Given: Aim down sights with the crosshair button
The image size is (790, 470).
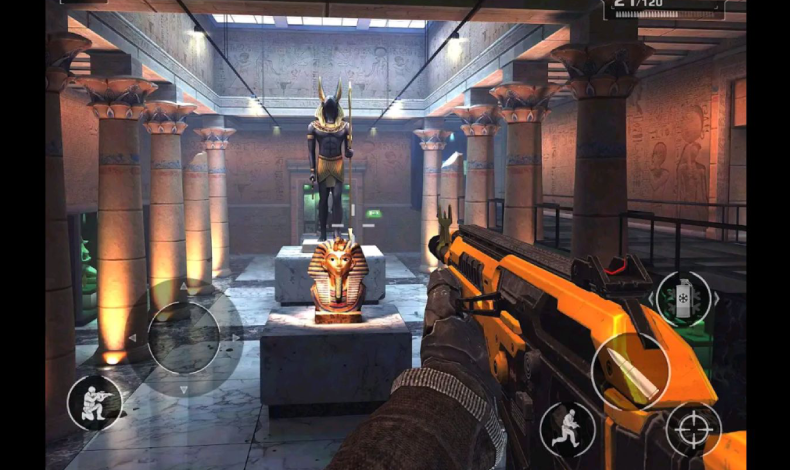Looking at the screenshot, I should pos(693,430).
